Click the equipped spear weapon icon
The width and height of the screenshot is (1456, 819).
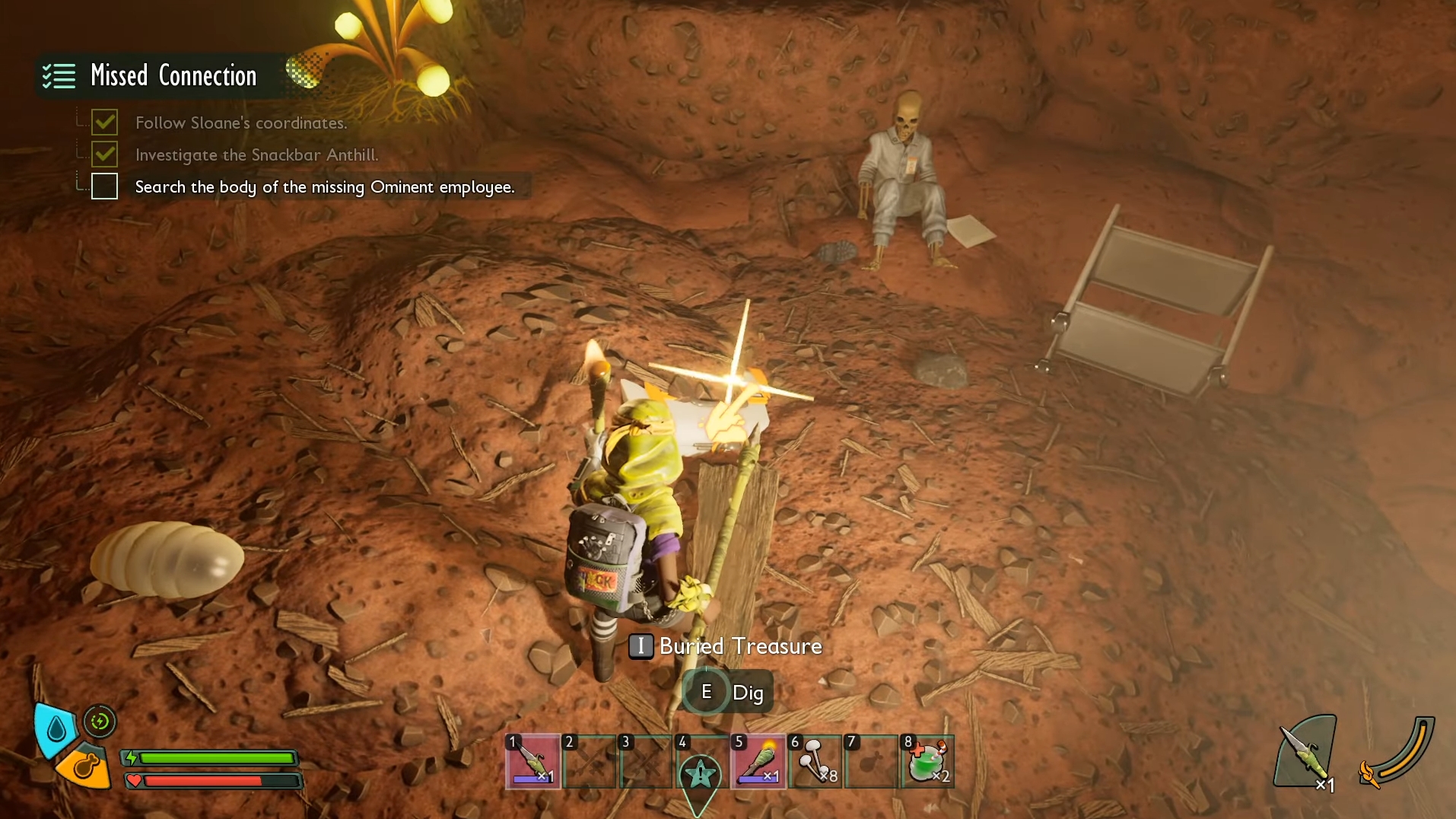tap(1306, 754)
